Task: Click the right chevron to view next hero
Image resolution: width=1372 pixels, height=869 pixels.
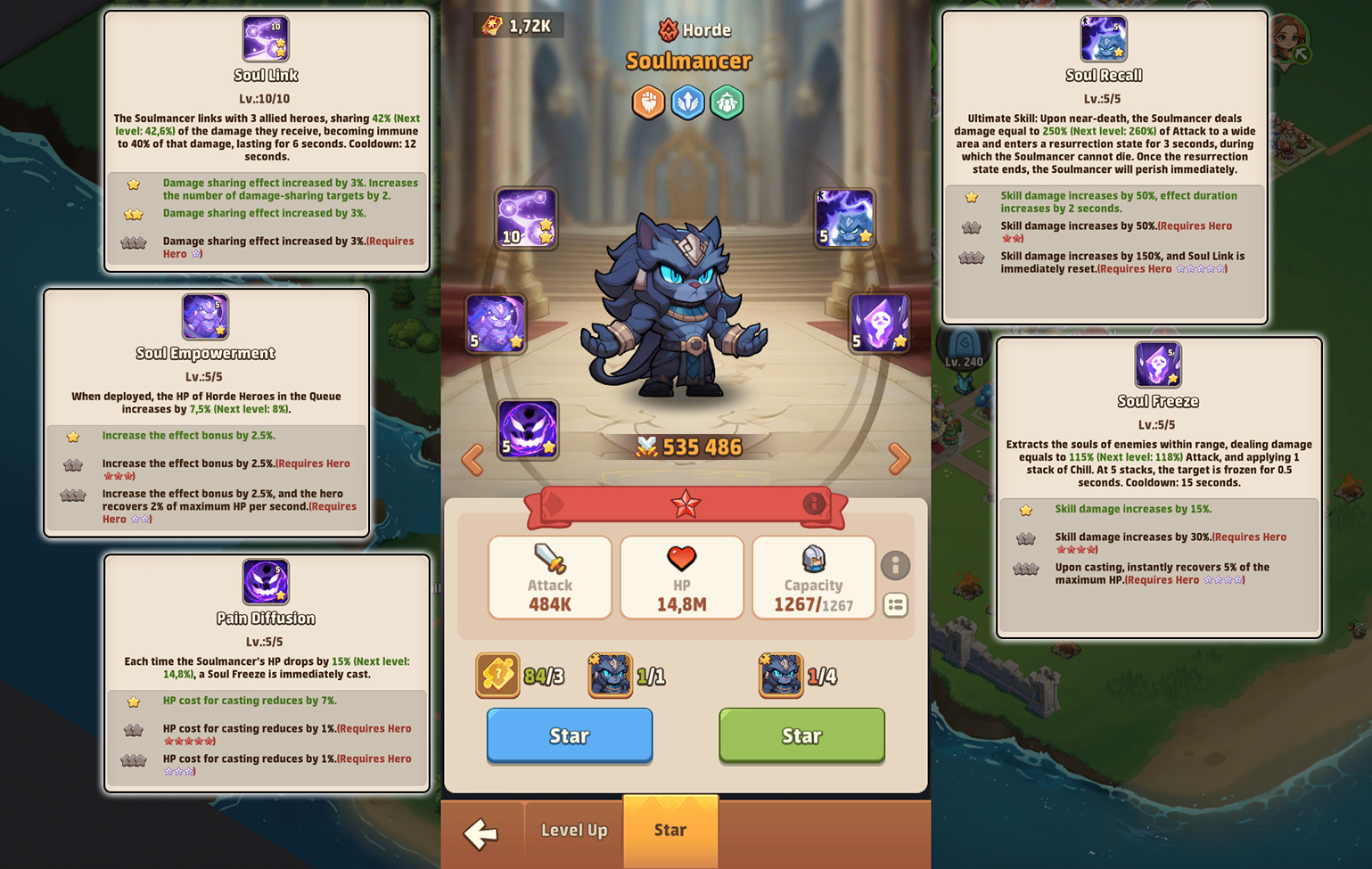Action: coord(898,459)
